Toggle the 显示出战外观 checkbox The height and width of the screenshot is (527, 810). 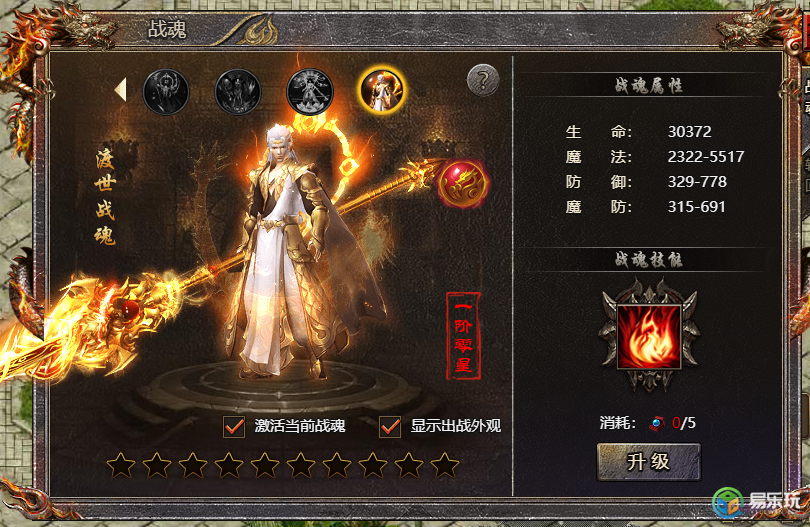coord(390,427)
